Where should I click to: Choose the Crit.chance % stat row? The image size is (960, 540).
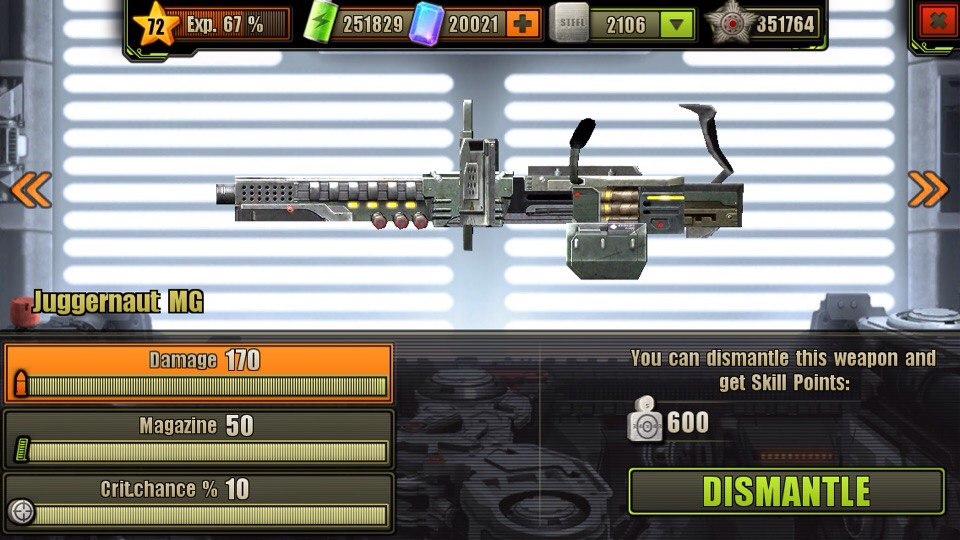tap(198, 502)
